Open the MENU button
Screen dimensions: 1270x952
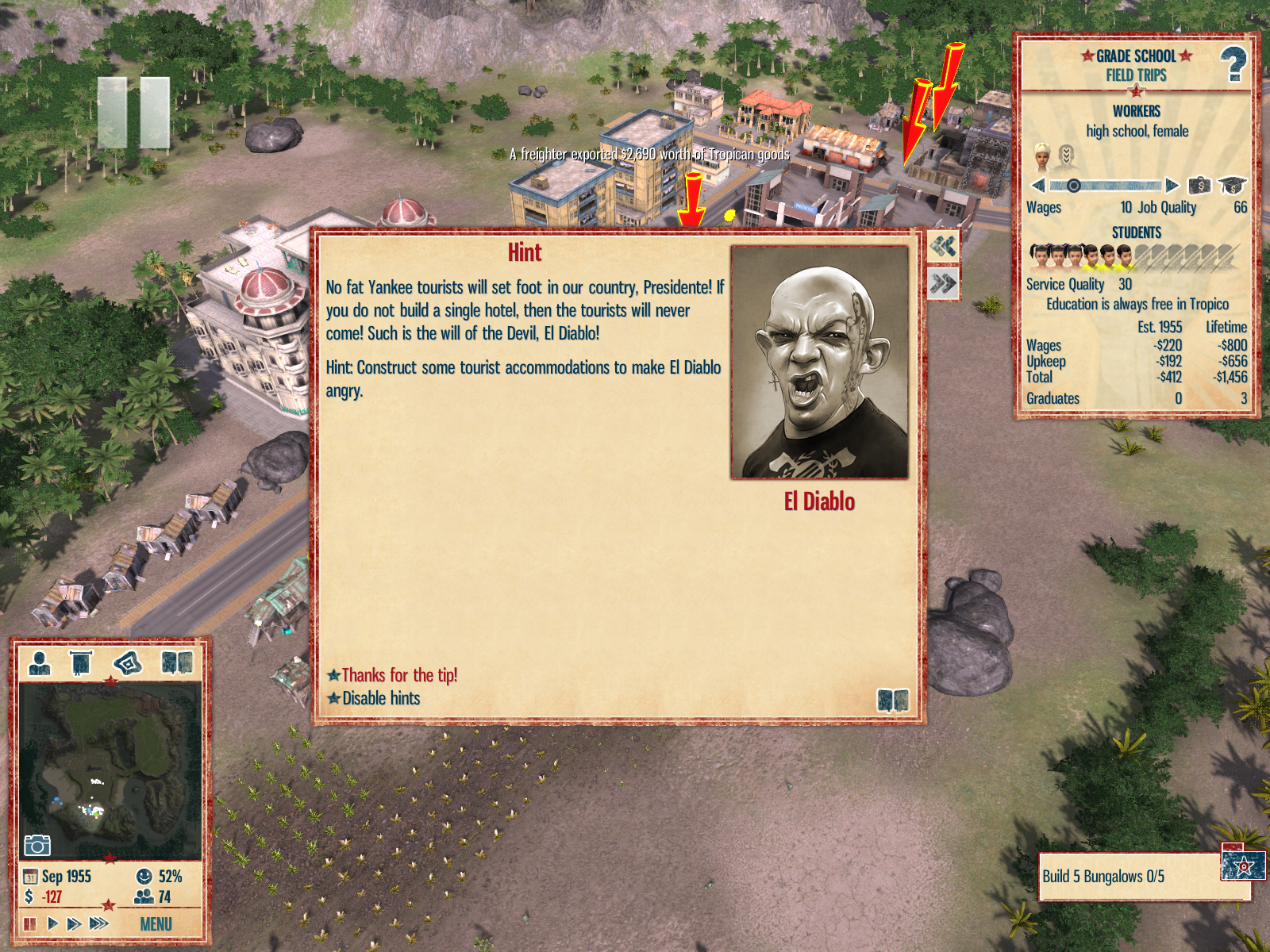click(x=156, y=924)
